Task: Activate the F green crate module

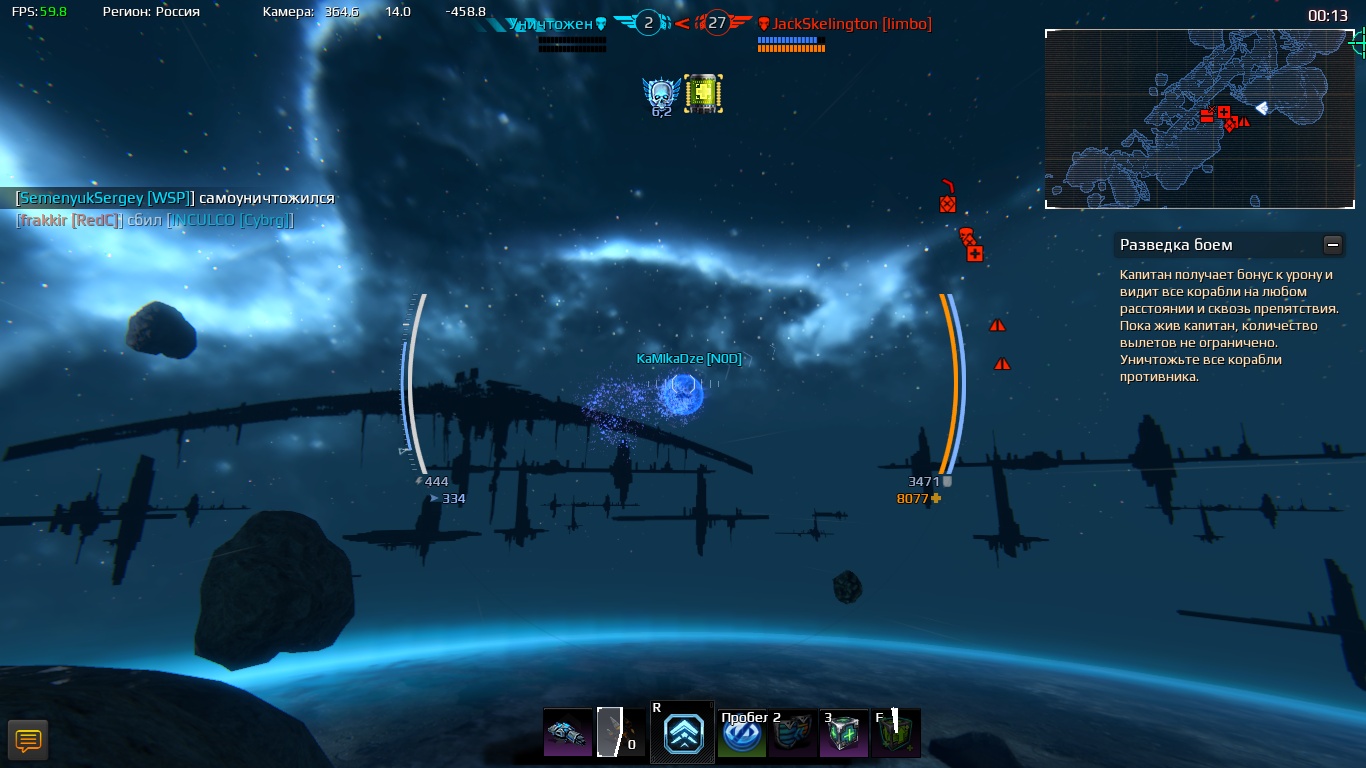Action: [x=895, y=734]
